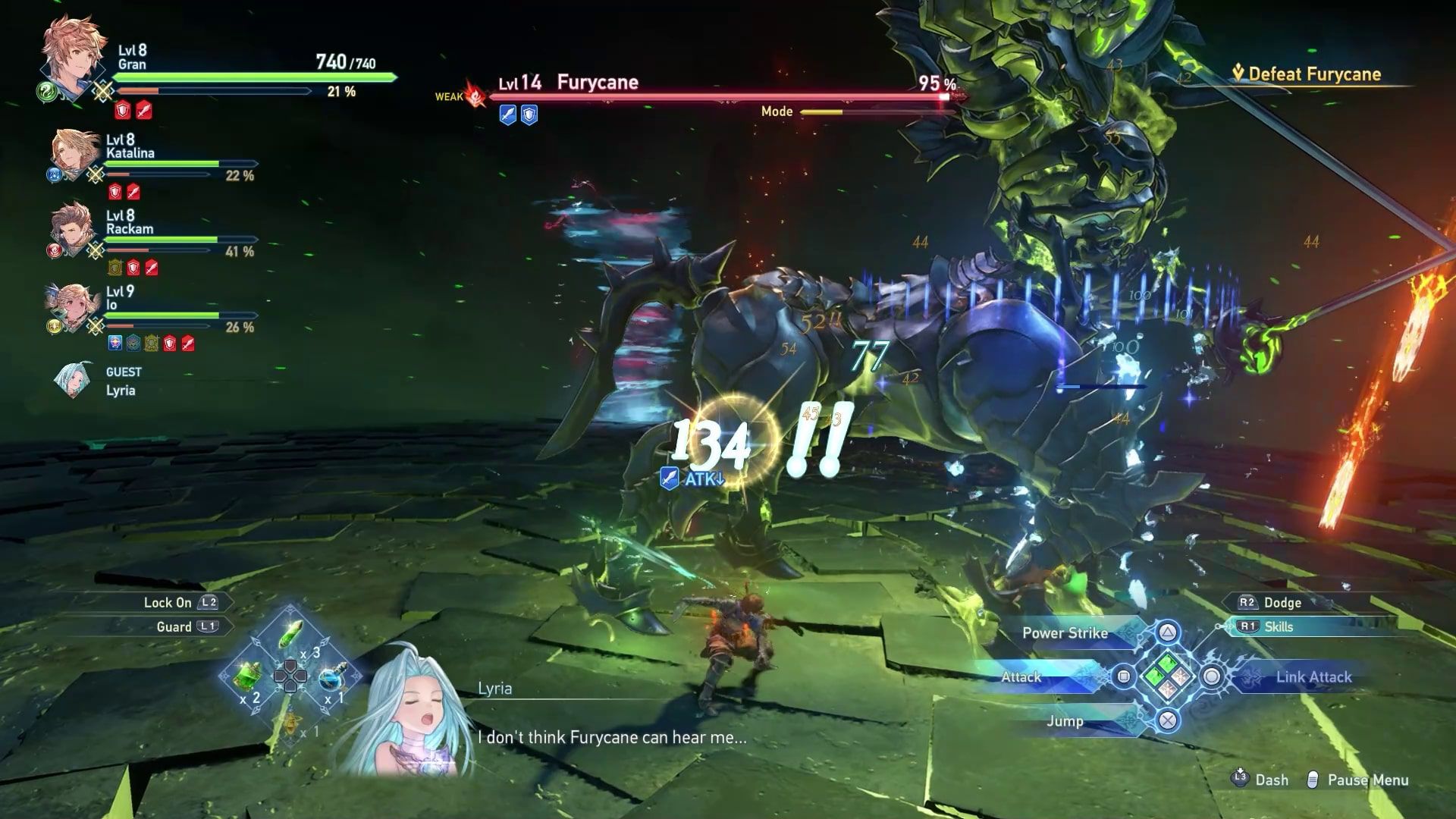Click the Lock On label
The image size is (1456, 819).
click(x=168, y=603)
